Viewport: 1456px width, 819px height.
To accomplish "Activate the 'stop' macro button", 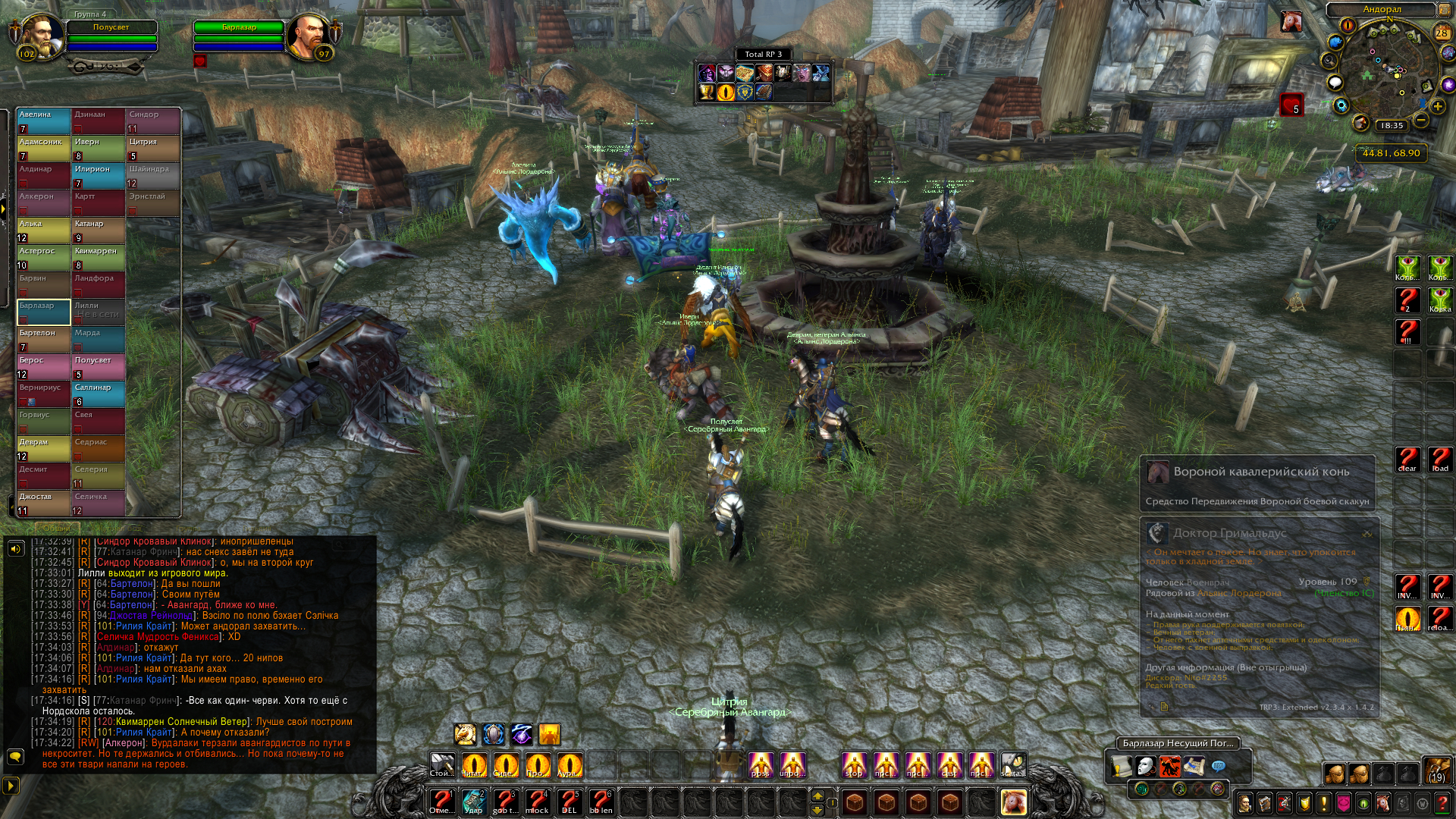I will coord(855,764).
